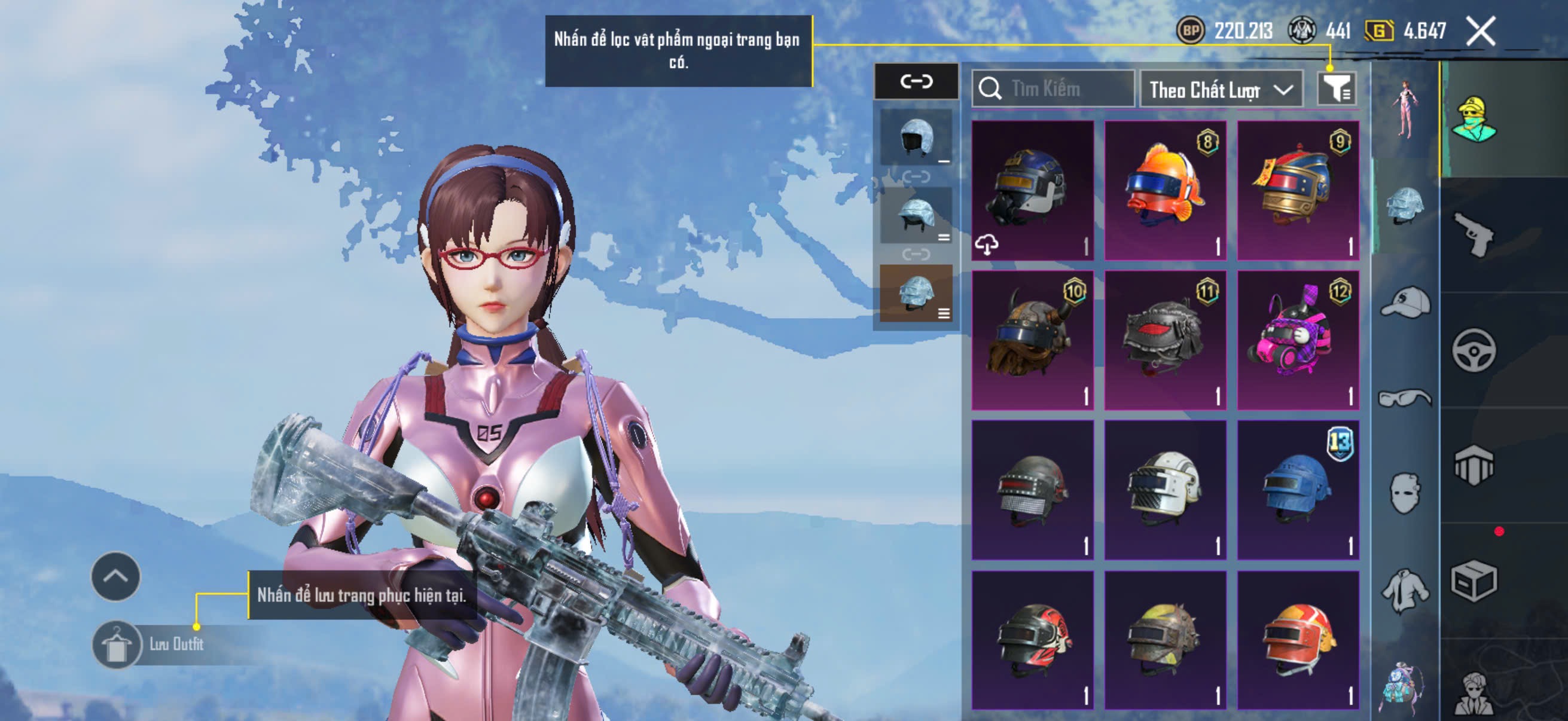This screenshot has height=721, width=1568.
Task: Open the glasses category
Action: click(x=1405, y=398)
